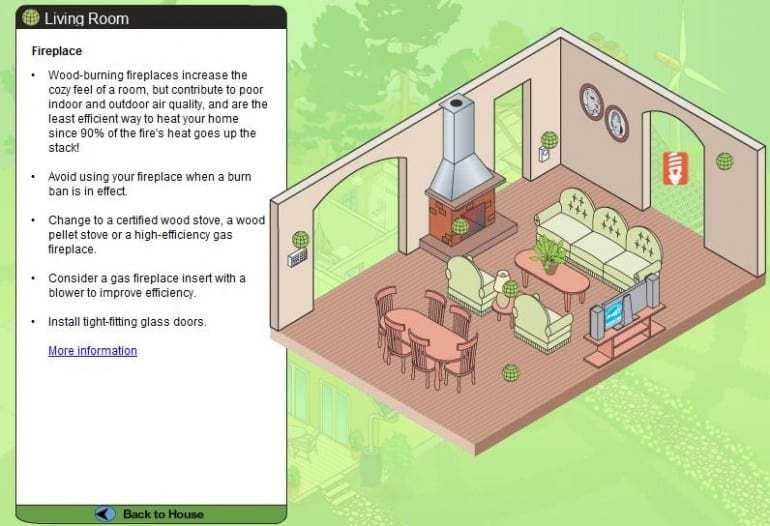Choose the globe marker above the wall thermostat
The image size is (770, 526).
pos(300,239)
